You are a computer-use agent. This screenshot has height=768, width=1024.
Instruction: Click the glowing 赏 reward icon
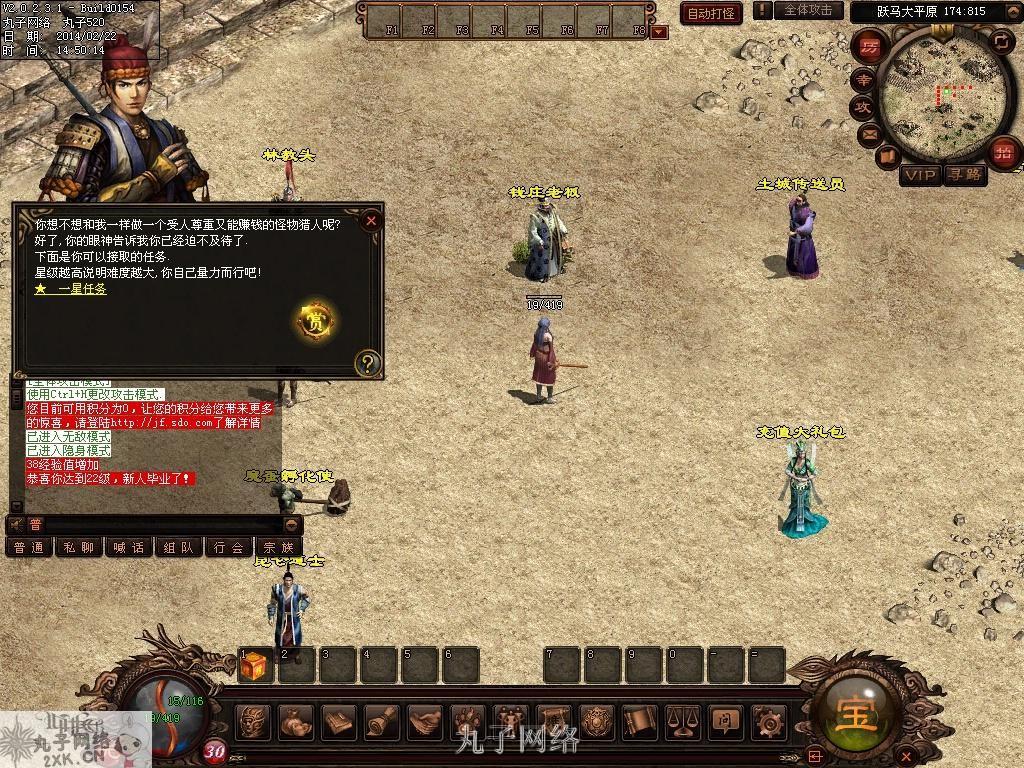click(x=316, y=321)
